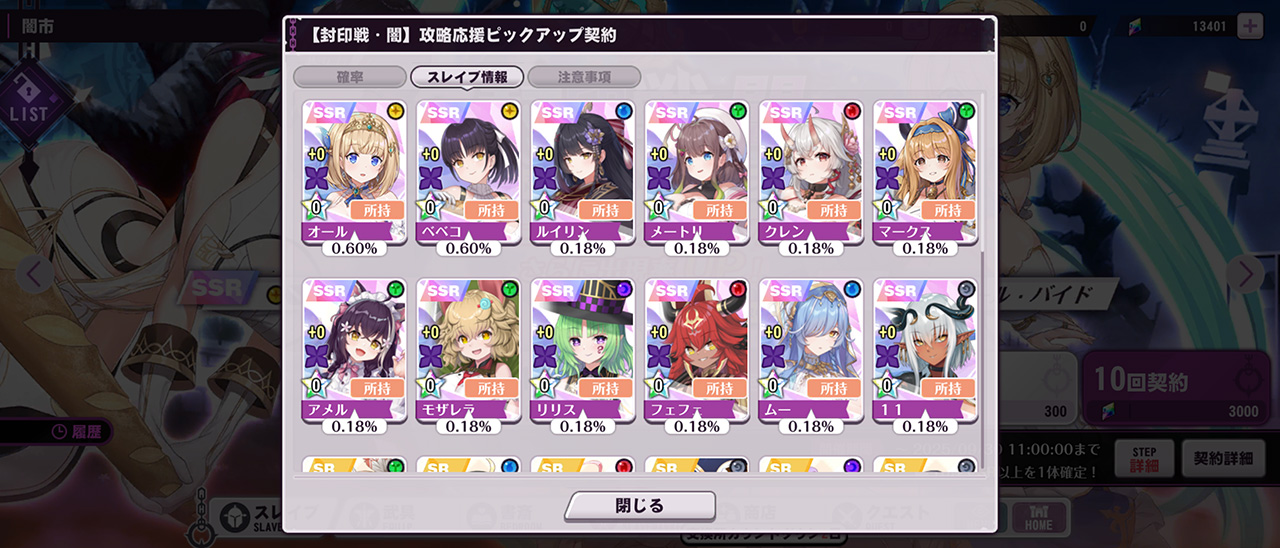Show the STEP 詳細 info
Screen dimensions: 1280x548
tap(1144, 459)
